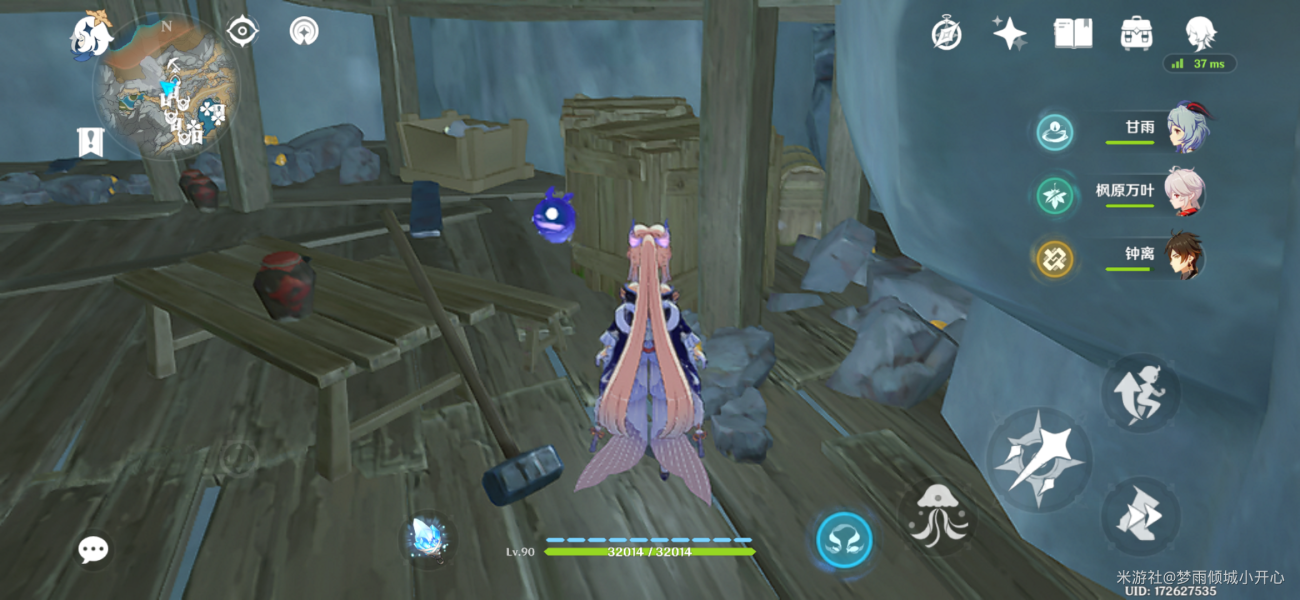
Task: Open the character profile head icon
Action: (x=1199, y=33)
